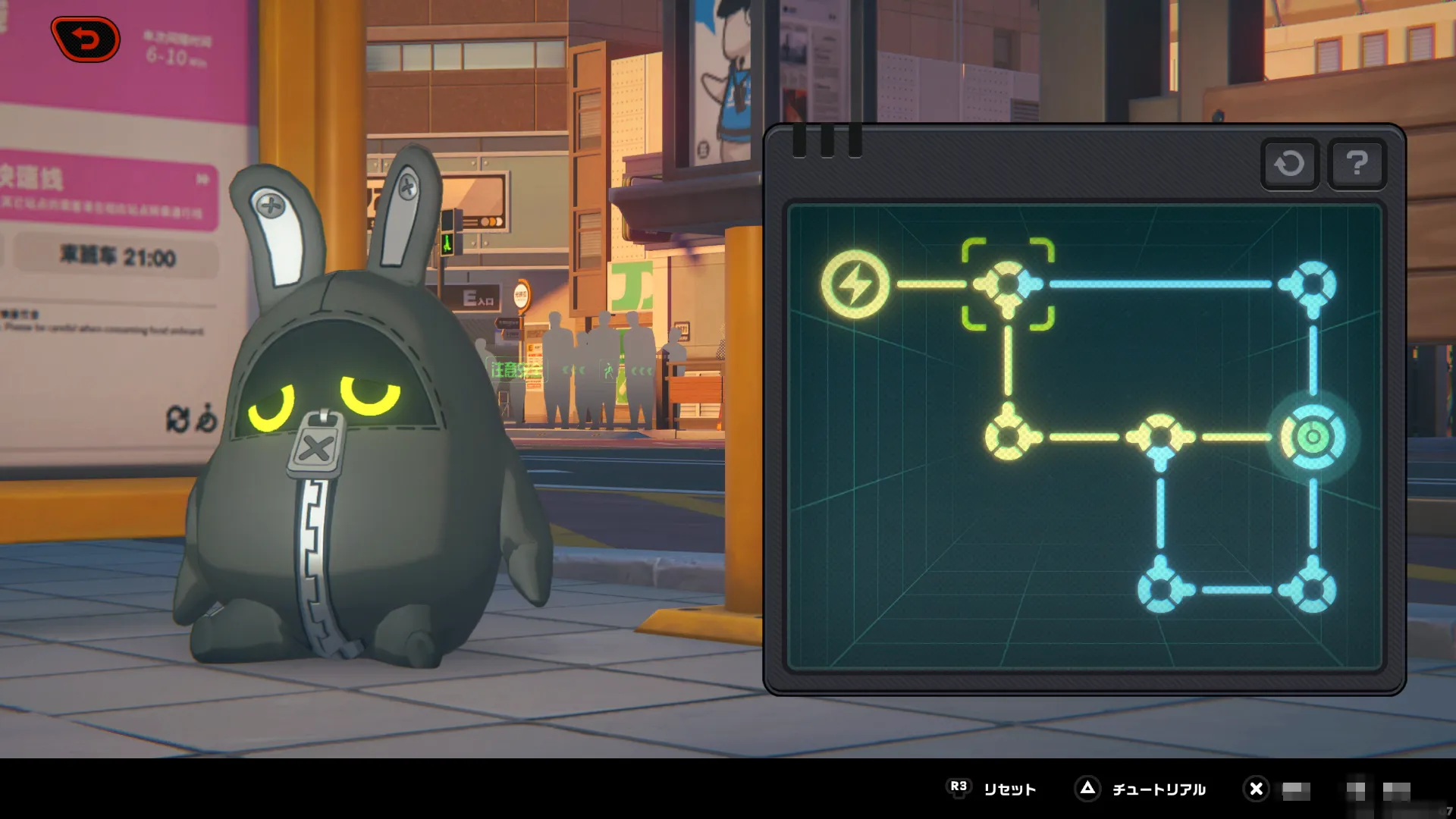Rotate the blue node directly above the ring target
Image resolution: width=1456 pixels, height=819 pixels.
[1313, 284]
